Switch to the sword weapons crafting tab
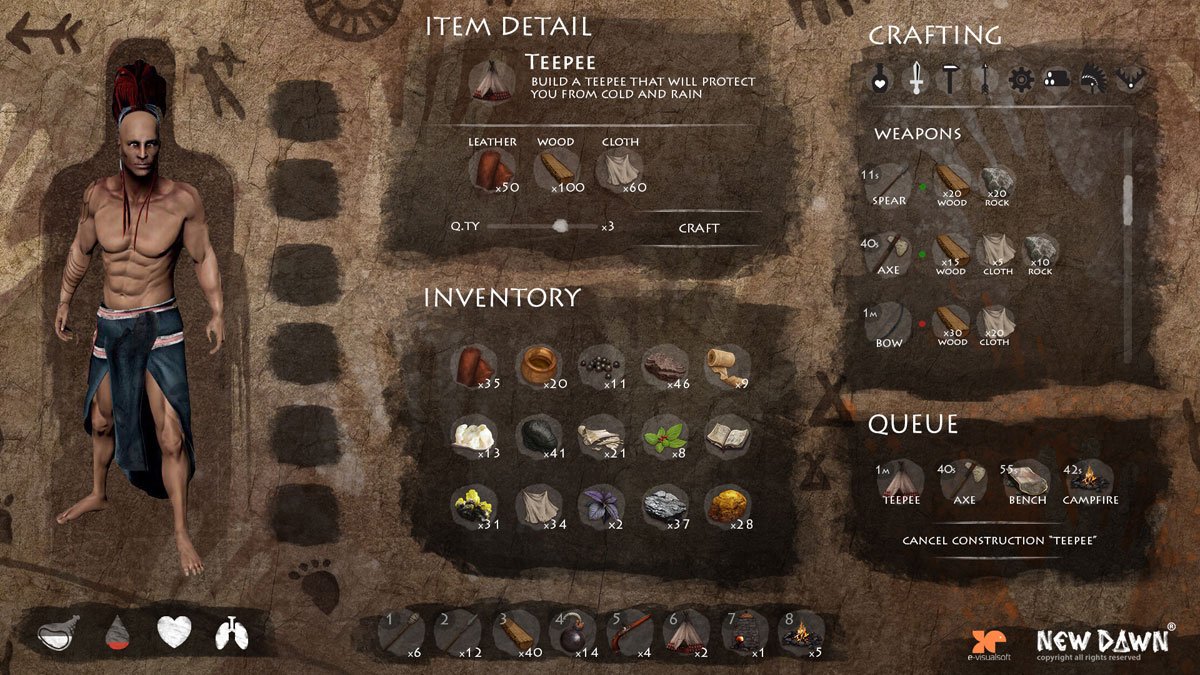The width and height of the screenshot is (1200, 675). 916,79
